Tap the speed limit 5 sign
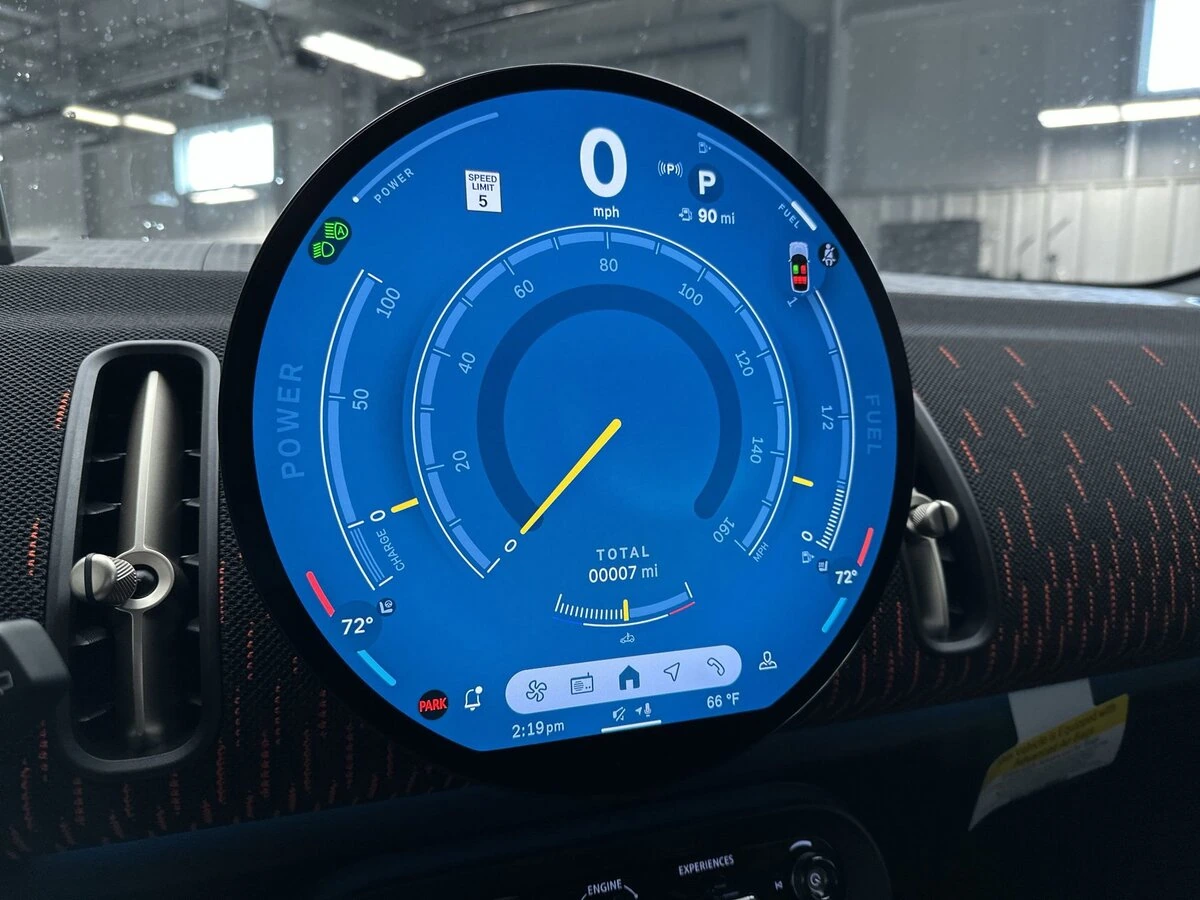1200x900 pixels. (483, 191)
